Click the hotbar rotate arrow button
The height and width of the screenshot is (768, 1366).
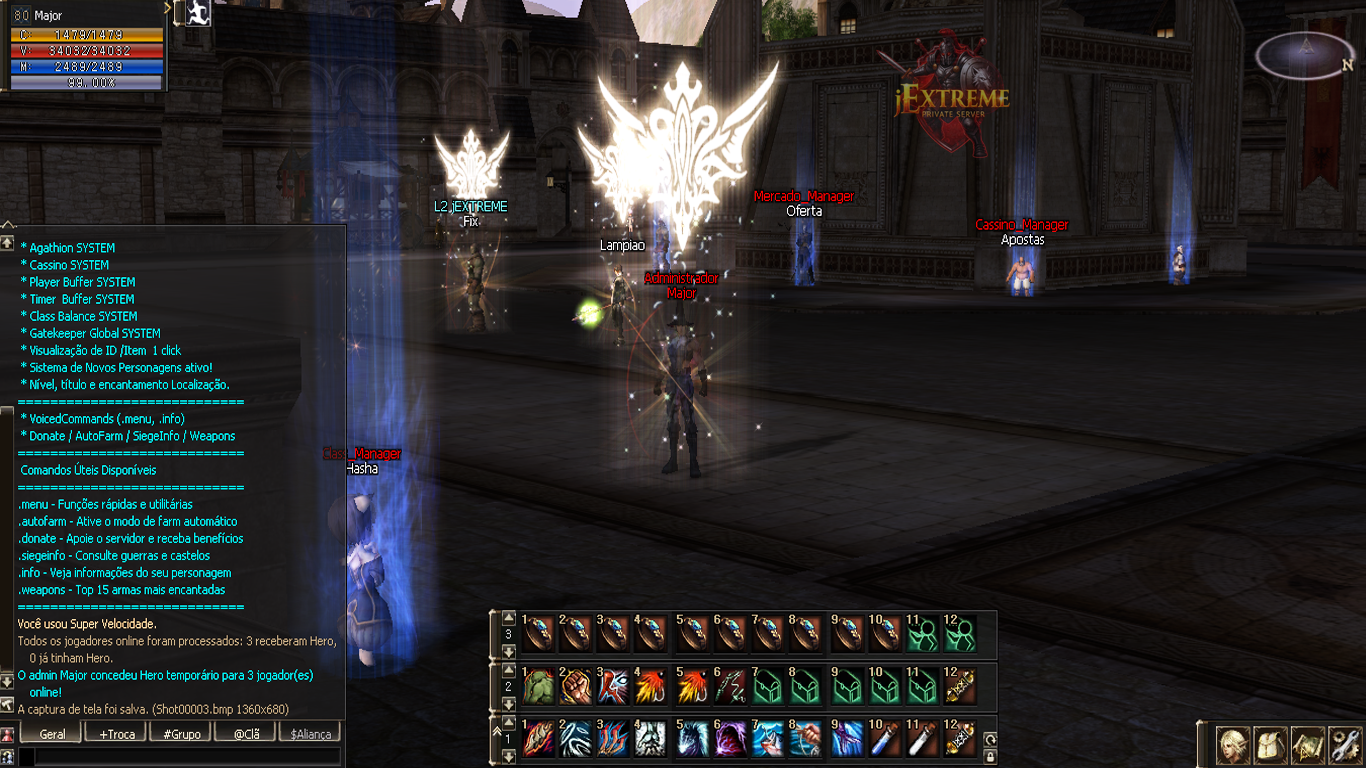click(x=990, y=739)
